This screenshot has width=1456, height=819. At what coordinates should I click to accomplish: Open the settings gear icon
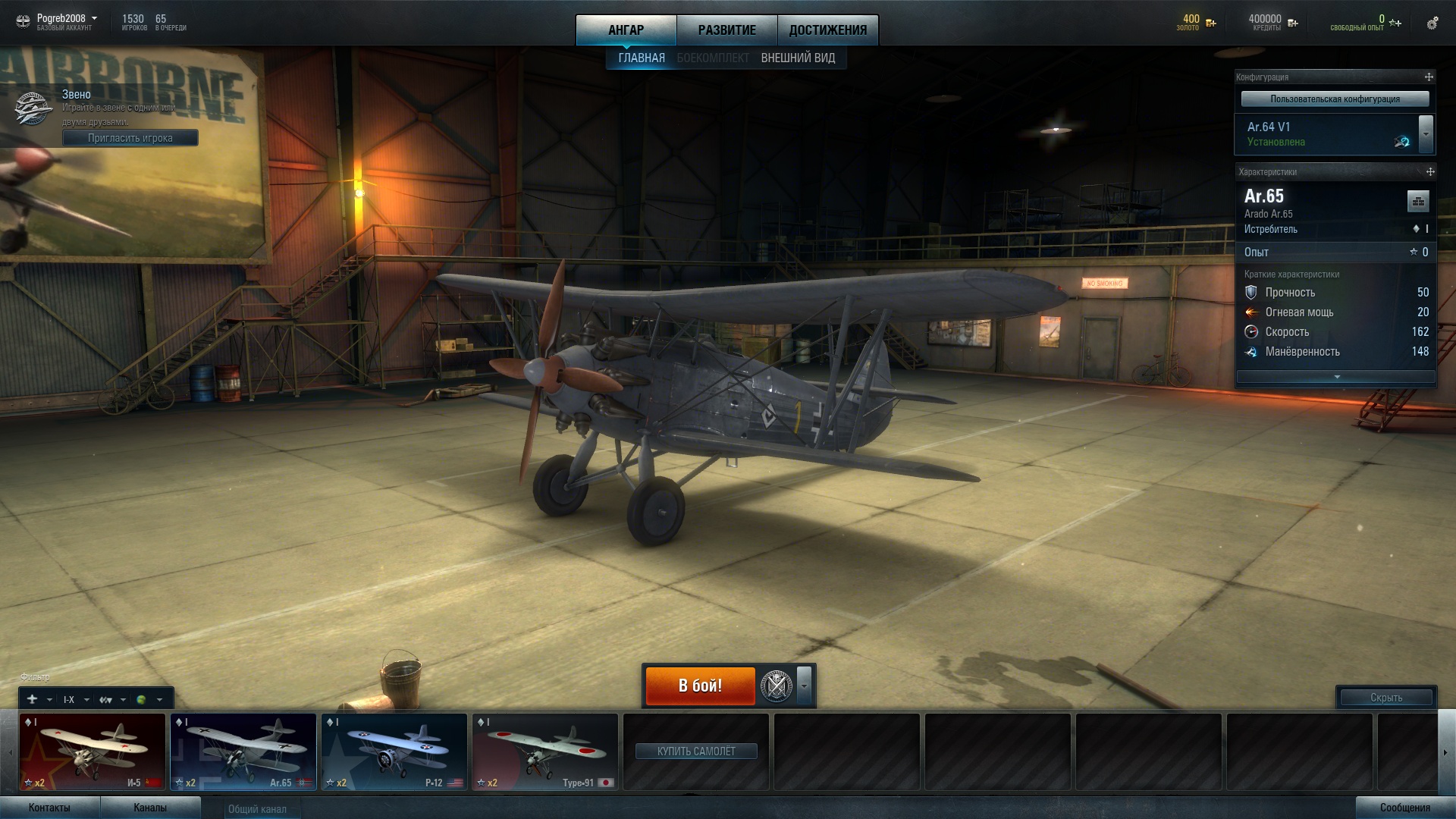[x=1432, y=24]
